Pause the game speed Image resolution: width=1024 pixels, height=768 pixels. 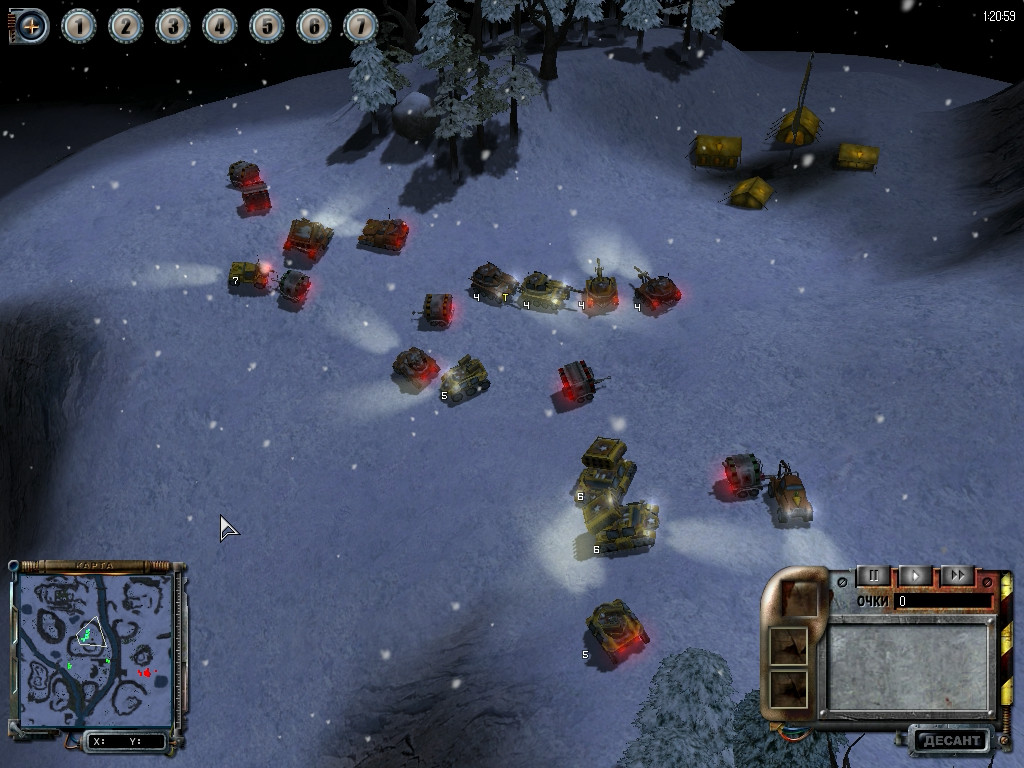pos(873,575)
